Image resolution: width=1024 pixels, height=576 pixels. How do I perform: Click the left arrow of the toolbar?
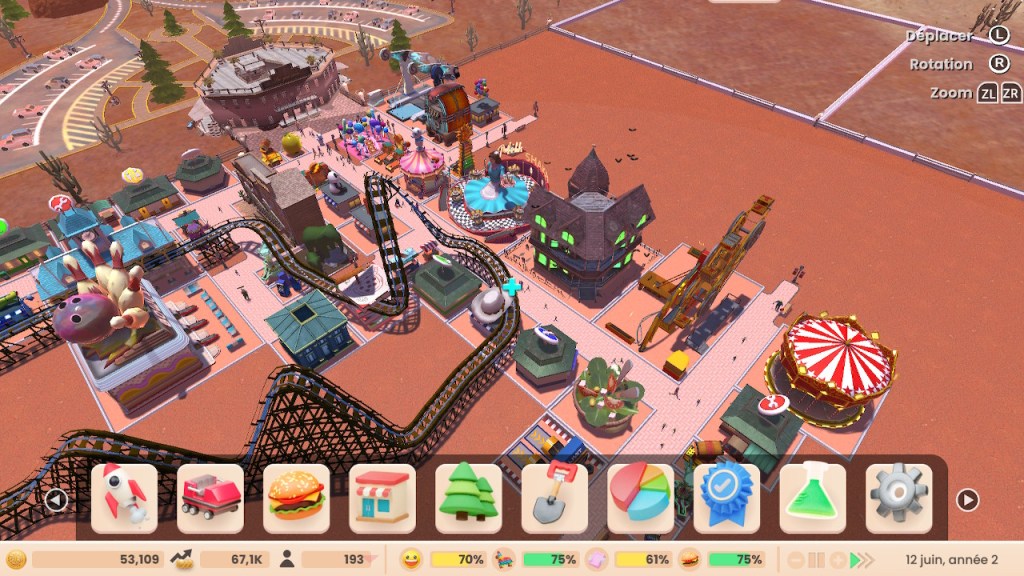click(x=57, y=499)
